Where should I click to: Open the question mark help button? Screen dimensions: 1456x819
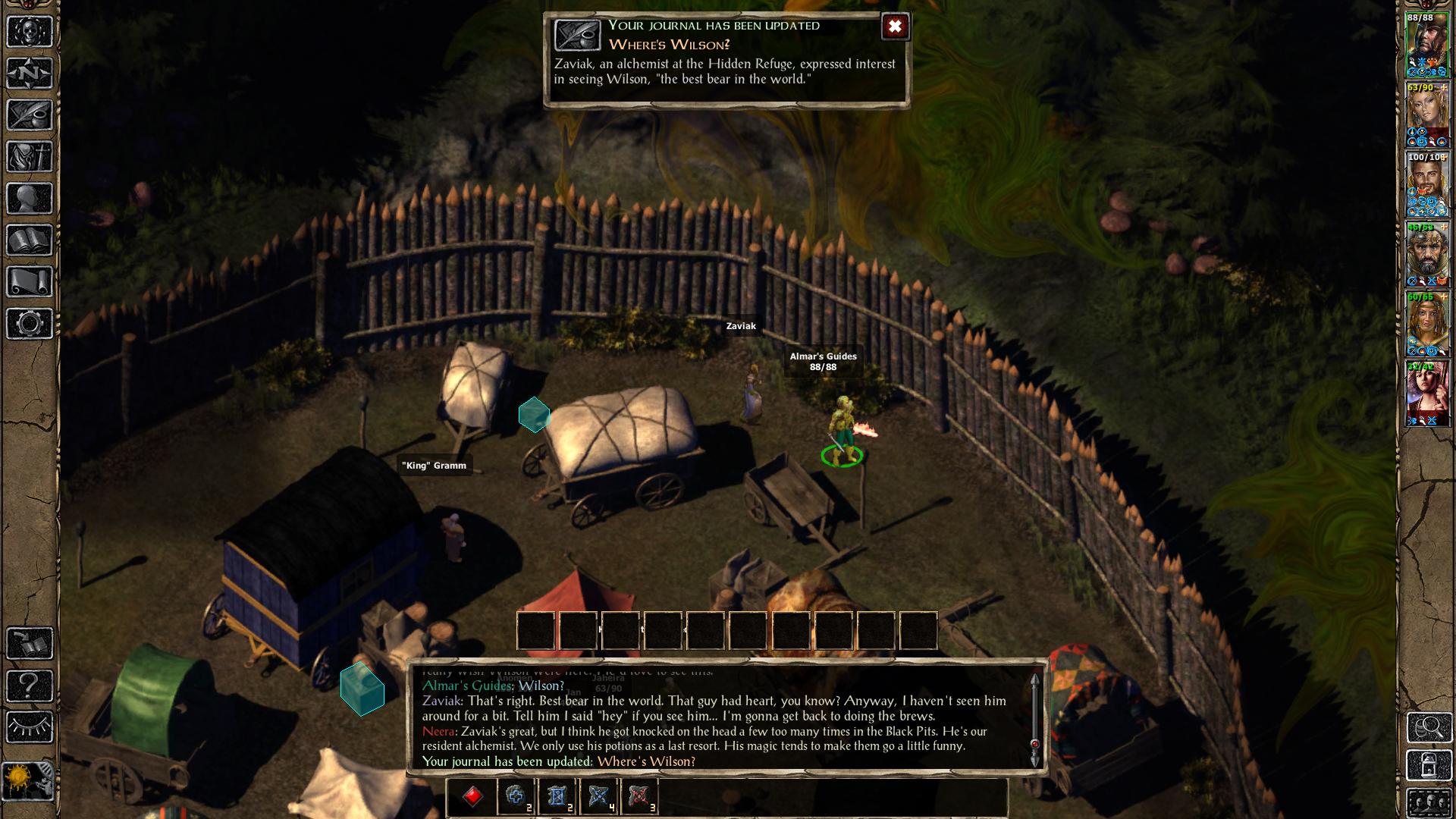[30, 686]
